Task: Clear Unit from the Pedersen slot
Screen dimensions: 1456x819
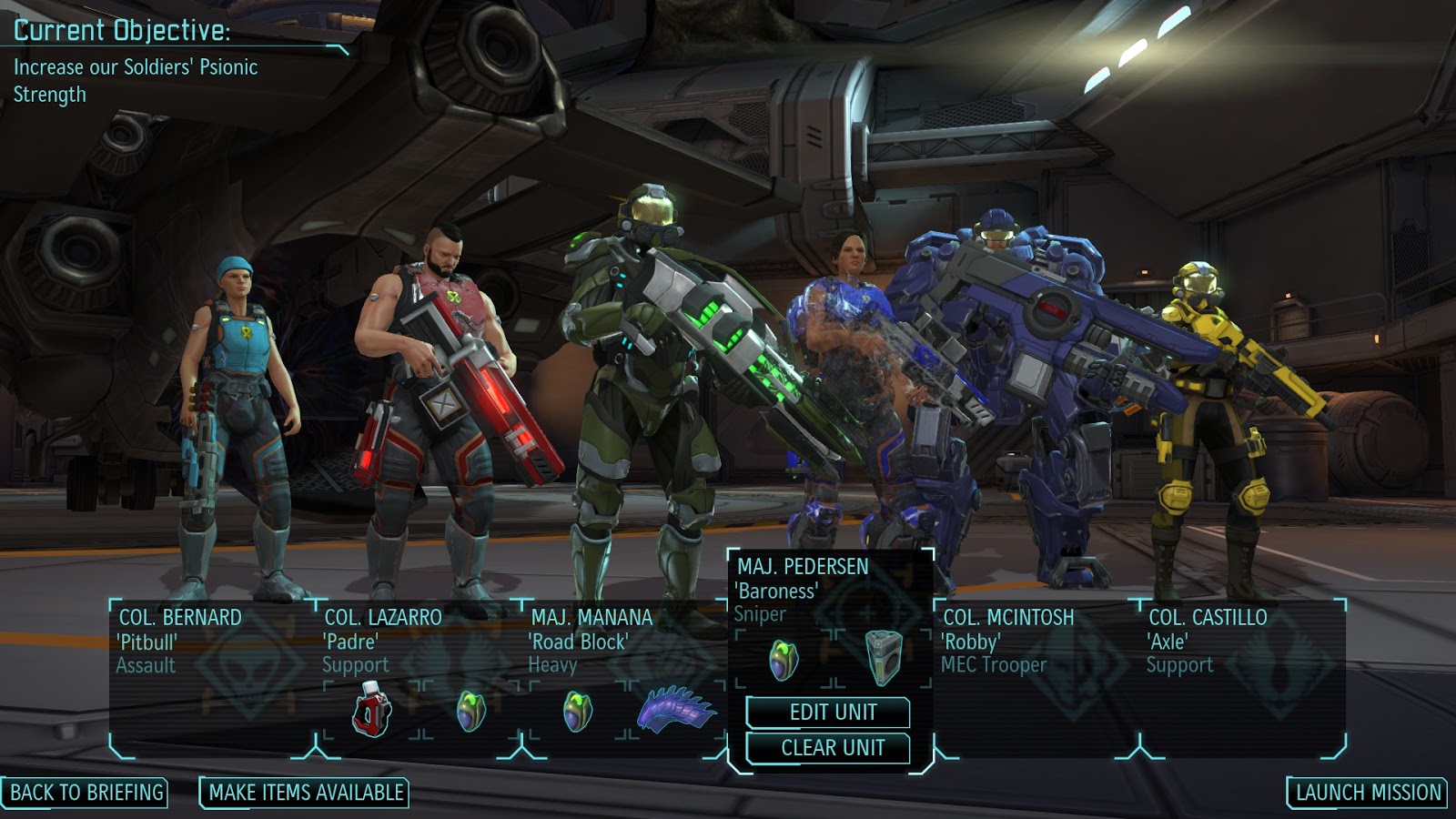Action: pyautogui.click(x=832, y=748)
